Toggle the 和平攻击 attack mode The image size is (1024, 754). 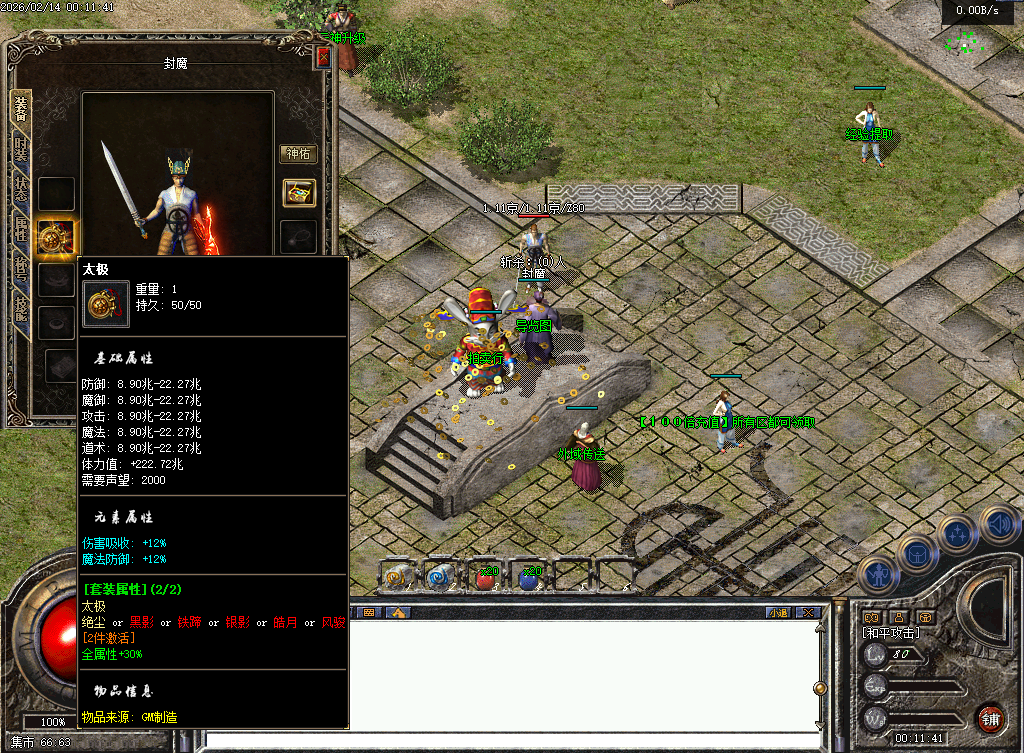[890, 633]
